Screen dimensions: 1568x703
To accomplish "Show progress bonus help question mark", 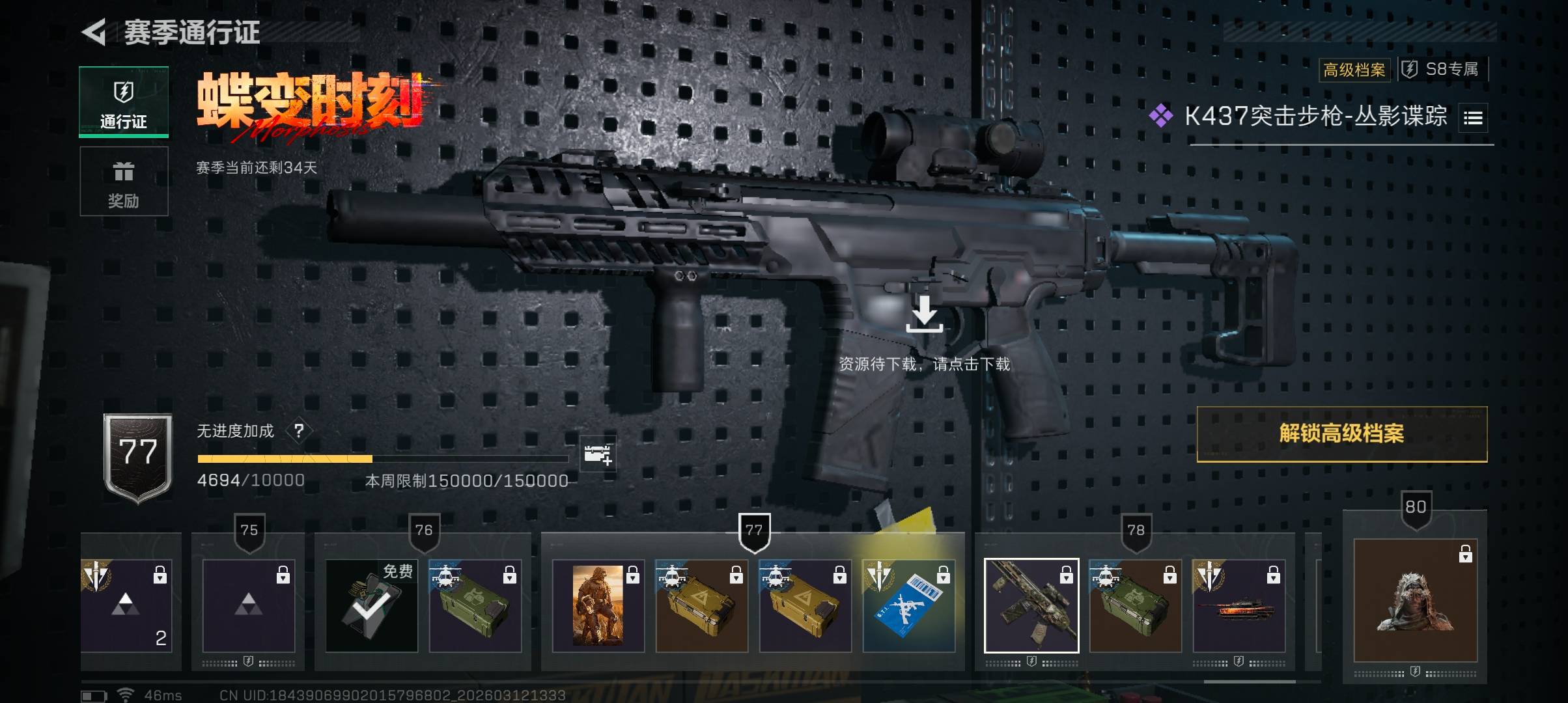I will 299,431.
